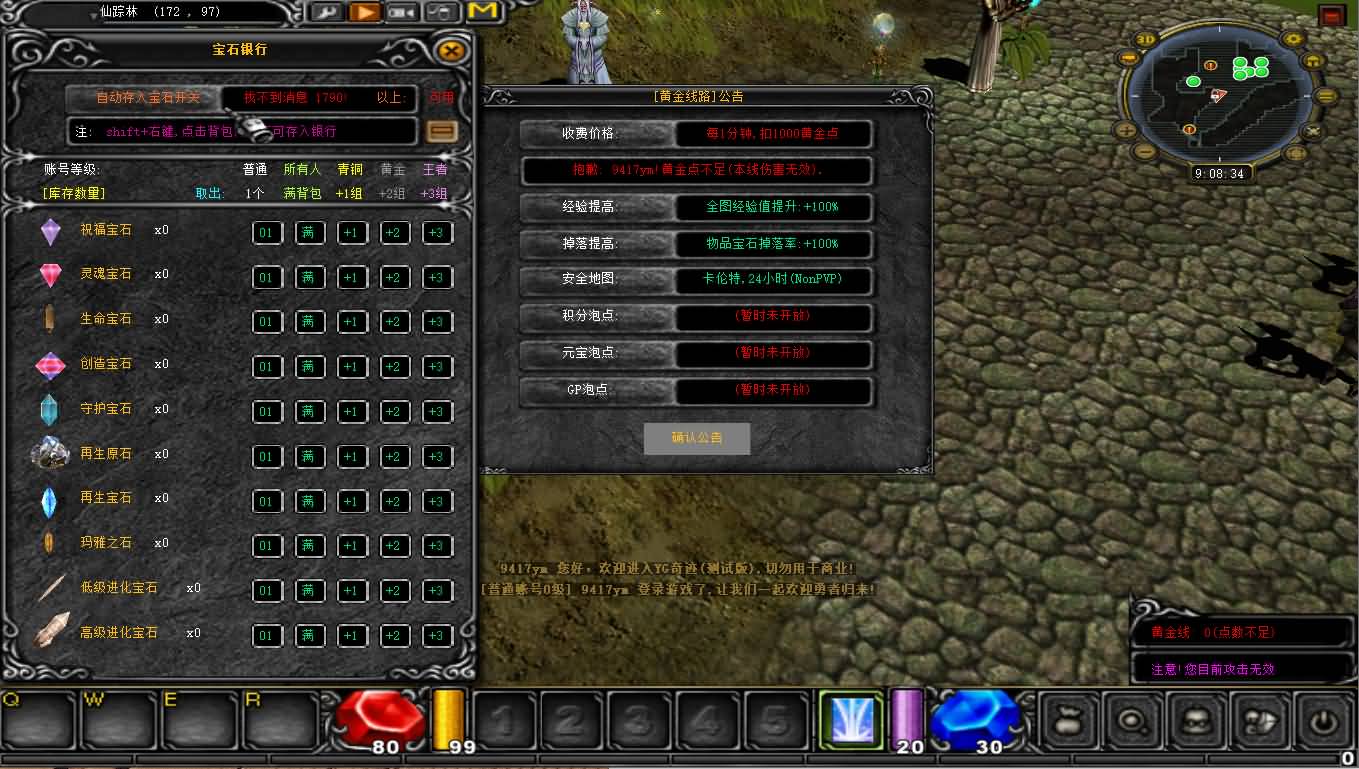Zoom in the minimap with plus
This screenshot has height=769, width=1359.
1127,130
